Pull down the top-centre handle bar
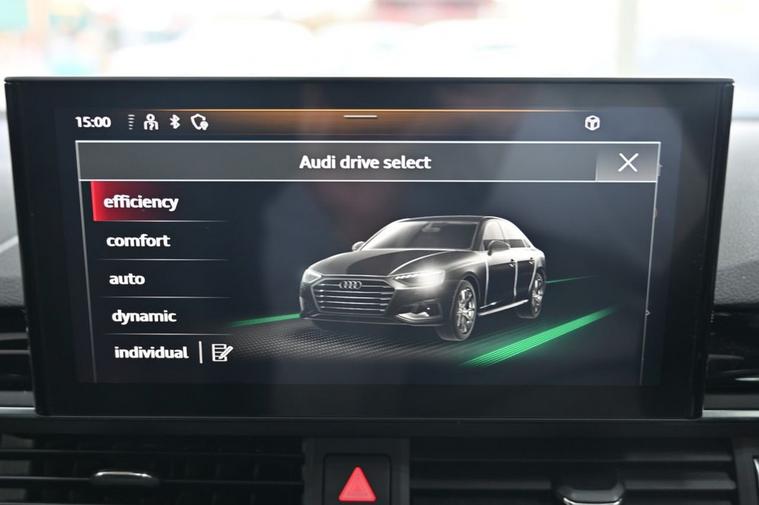This screenshot has width=759, height=505. click(361, 117)
